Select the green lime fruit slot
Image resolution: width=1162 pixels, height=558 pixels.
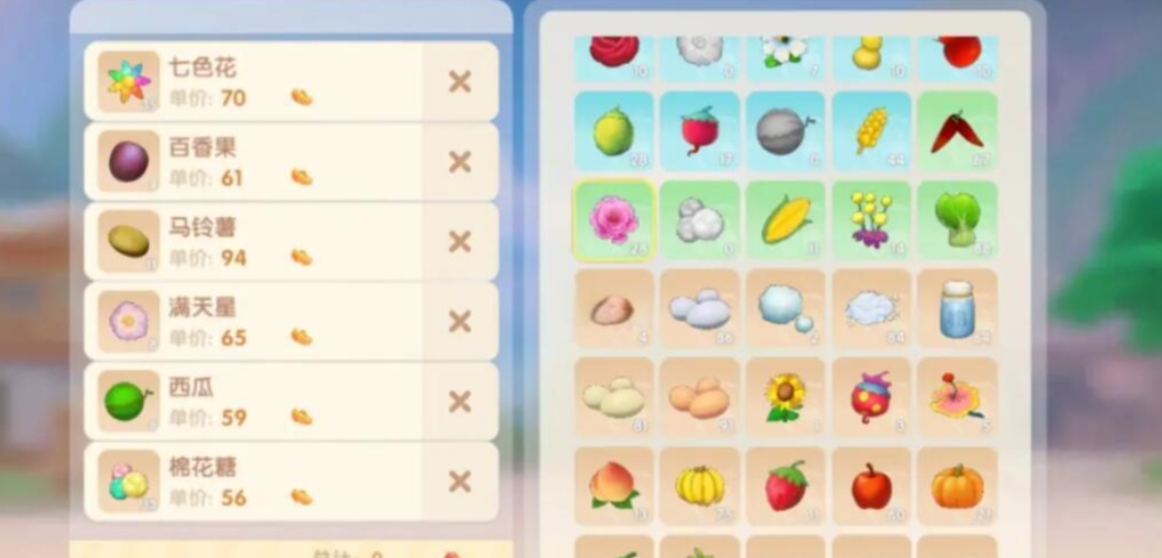click(613, 131)
